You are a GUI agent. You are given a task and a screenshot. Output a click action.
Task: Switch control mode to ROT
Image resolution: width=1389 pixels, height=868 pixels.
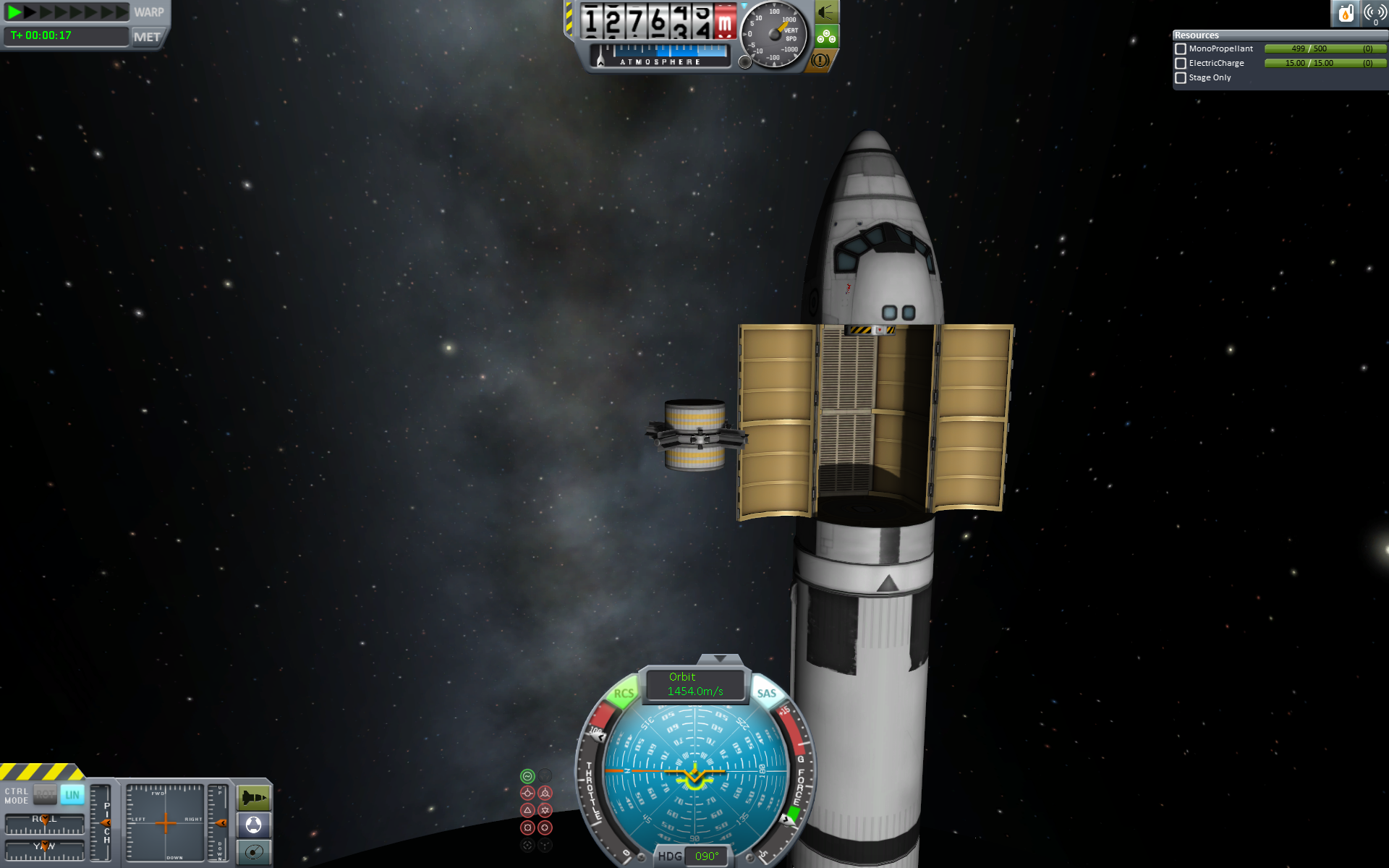[x=45, y=795]
